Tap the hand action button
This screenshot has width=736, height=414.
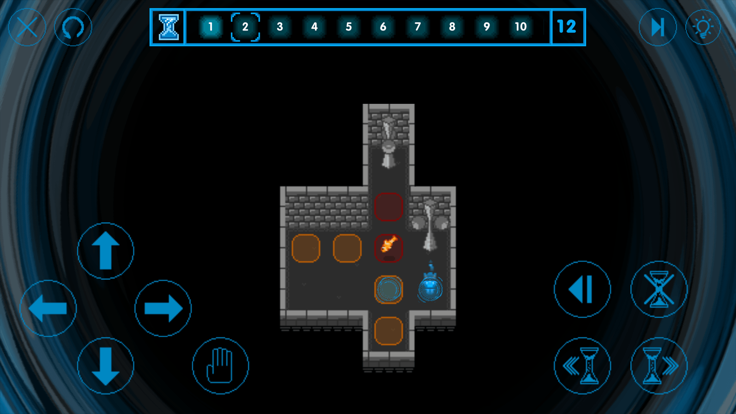[x=220, y=365]
